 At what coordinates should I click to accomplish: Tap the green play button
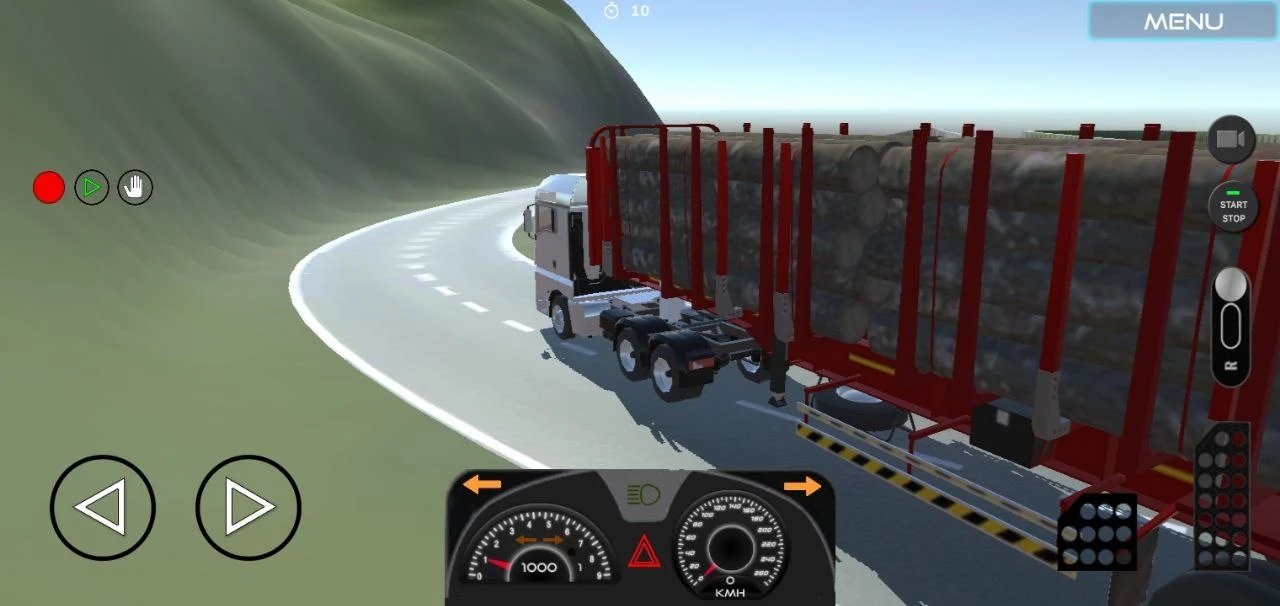92,187
